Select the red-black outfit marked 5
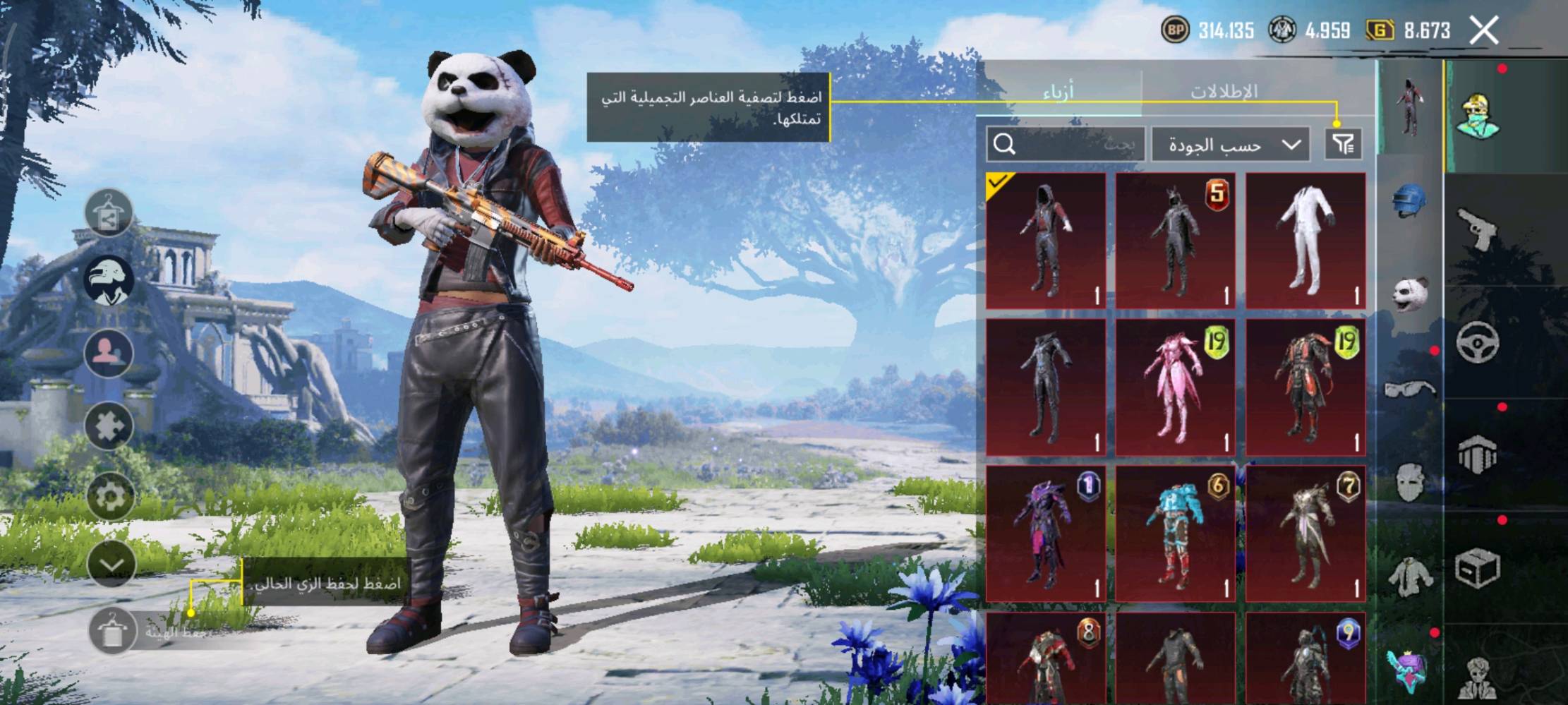The width and height of the screenshot is (1568, 705). (x=1175, y=241)
